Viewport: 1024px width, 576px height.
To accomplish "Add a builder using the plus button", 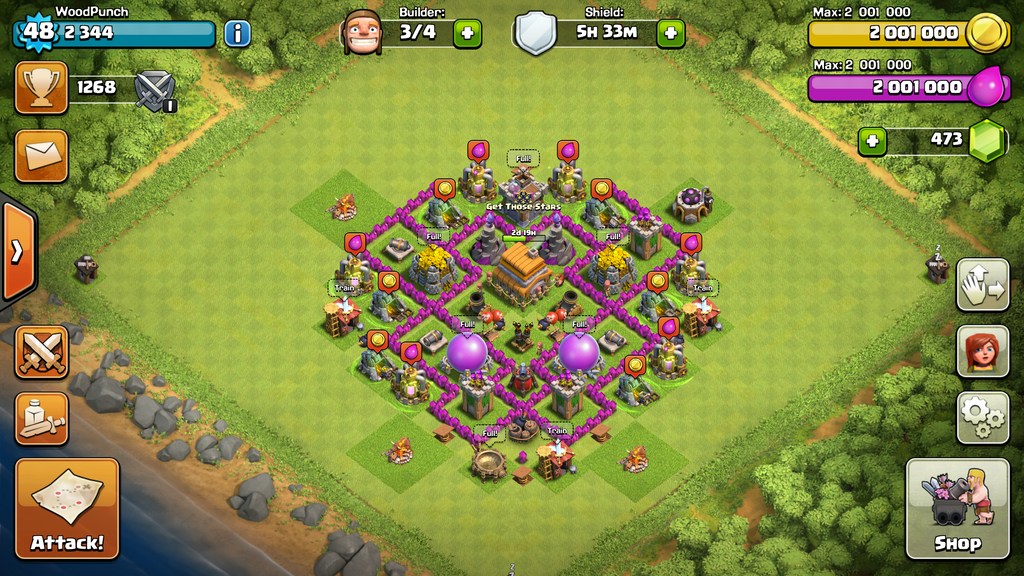I will [x=467, y=33].
